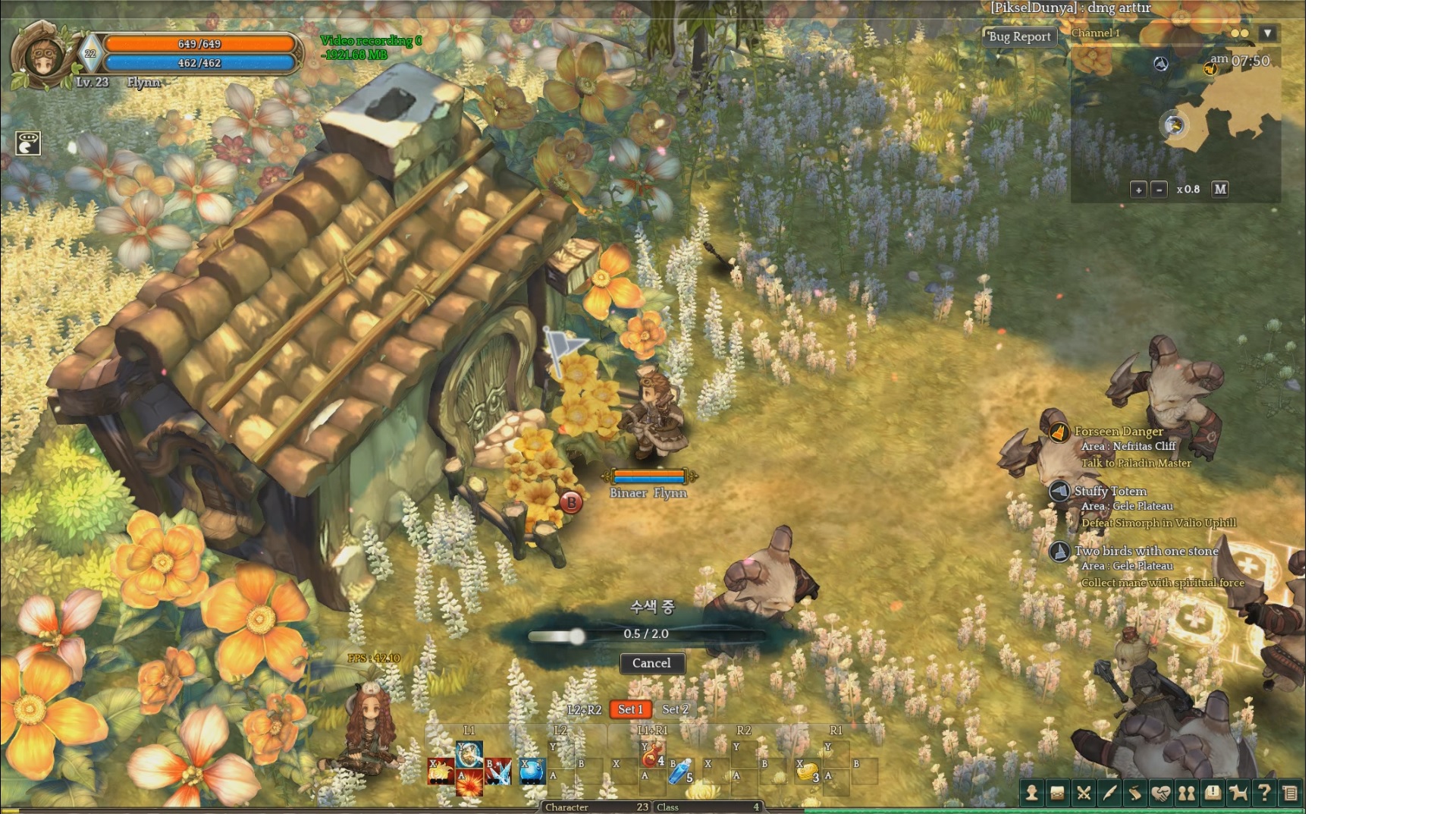Activate the red explosion burst skill

469,782
